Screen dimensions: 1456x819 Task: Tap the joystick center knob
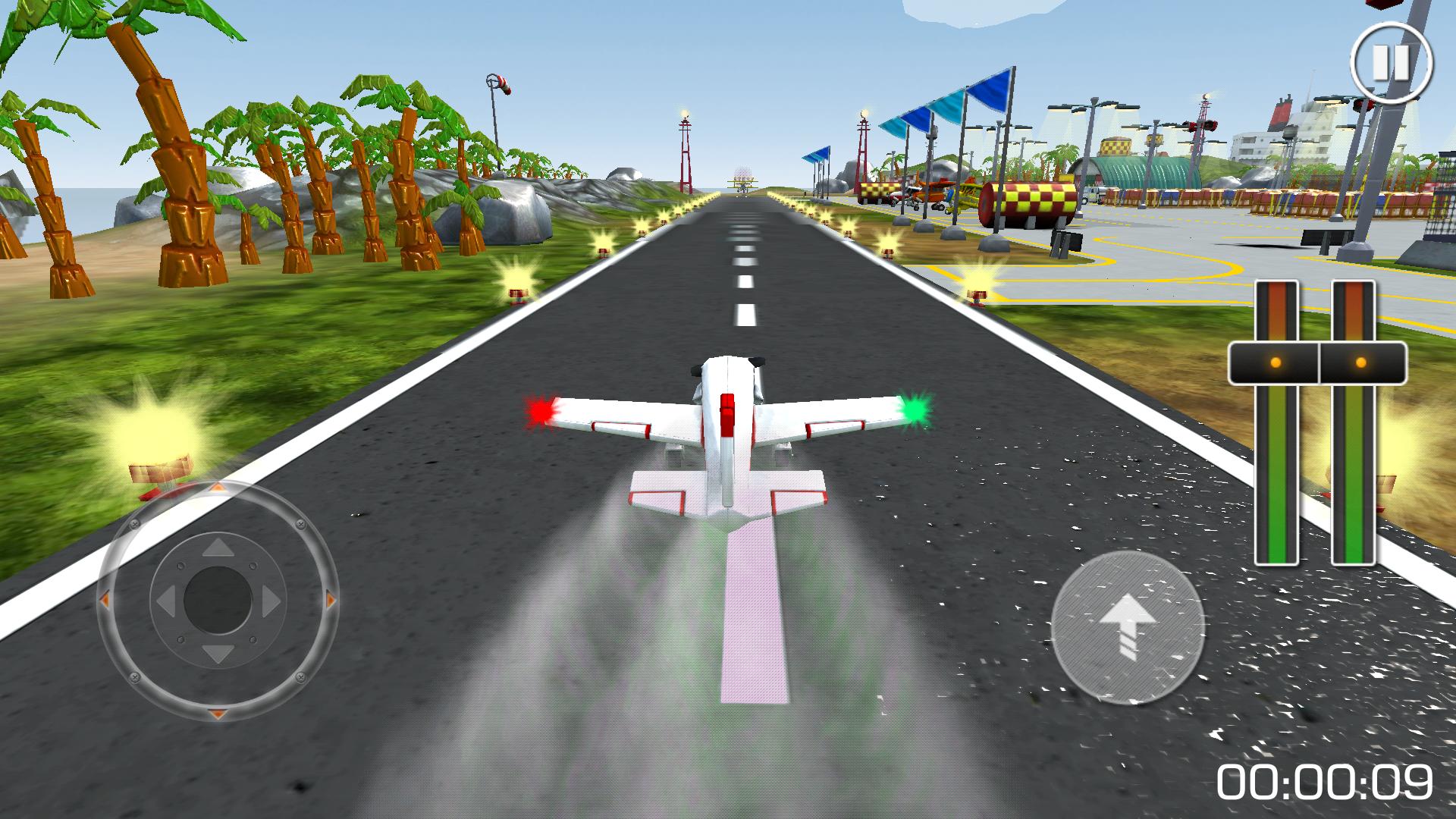point(217,600)
